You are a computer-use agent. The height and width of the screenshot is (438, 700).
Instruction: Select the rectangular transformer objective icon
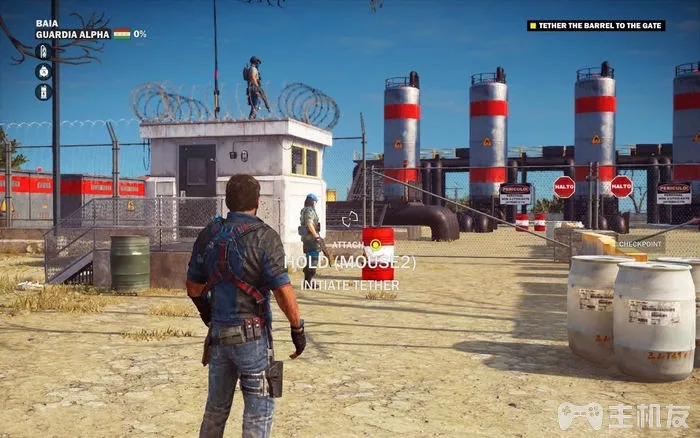click(x=43, y=92)
